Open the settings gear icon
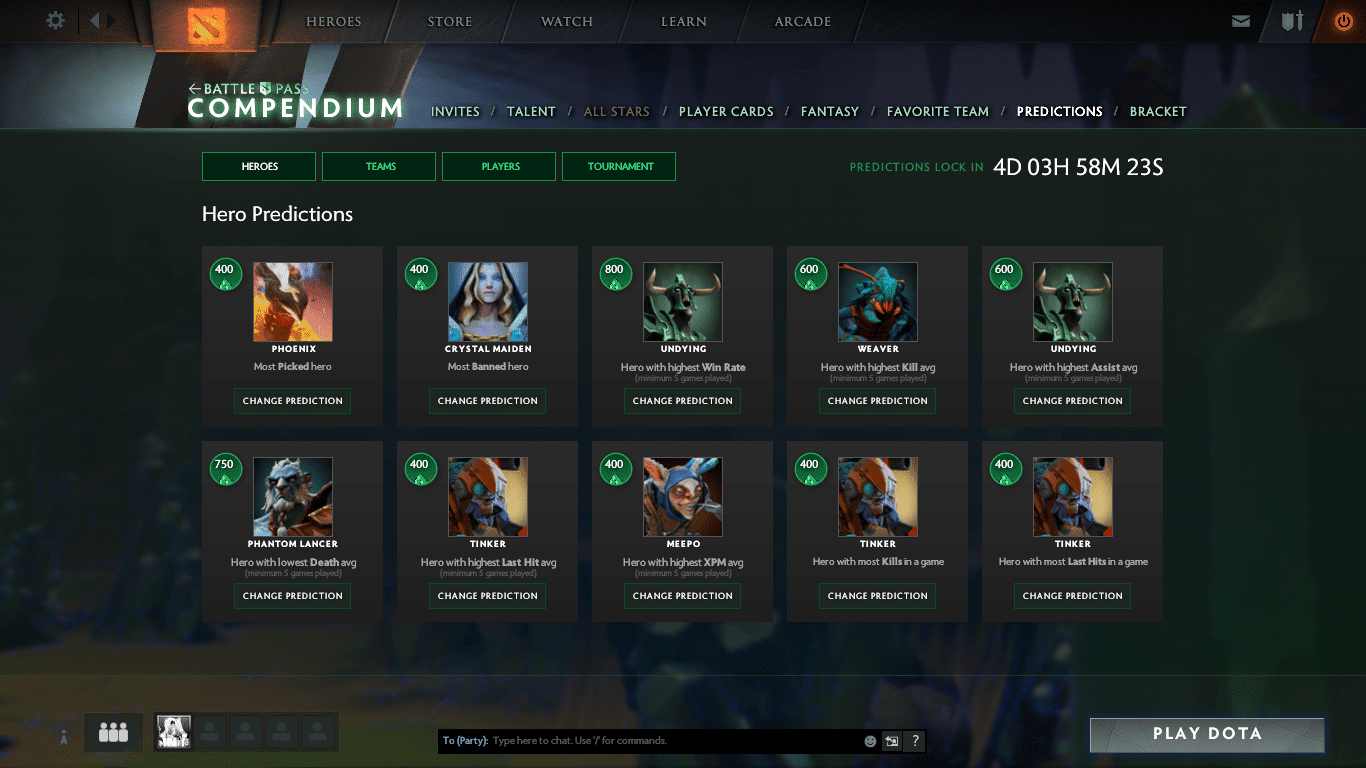The width and height of the screenshot is (1366, 768). pyautogui.click(x=56, y=21)
